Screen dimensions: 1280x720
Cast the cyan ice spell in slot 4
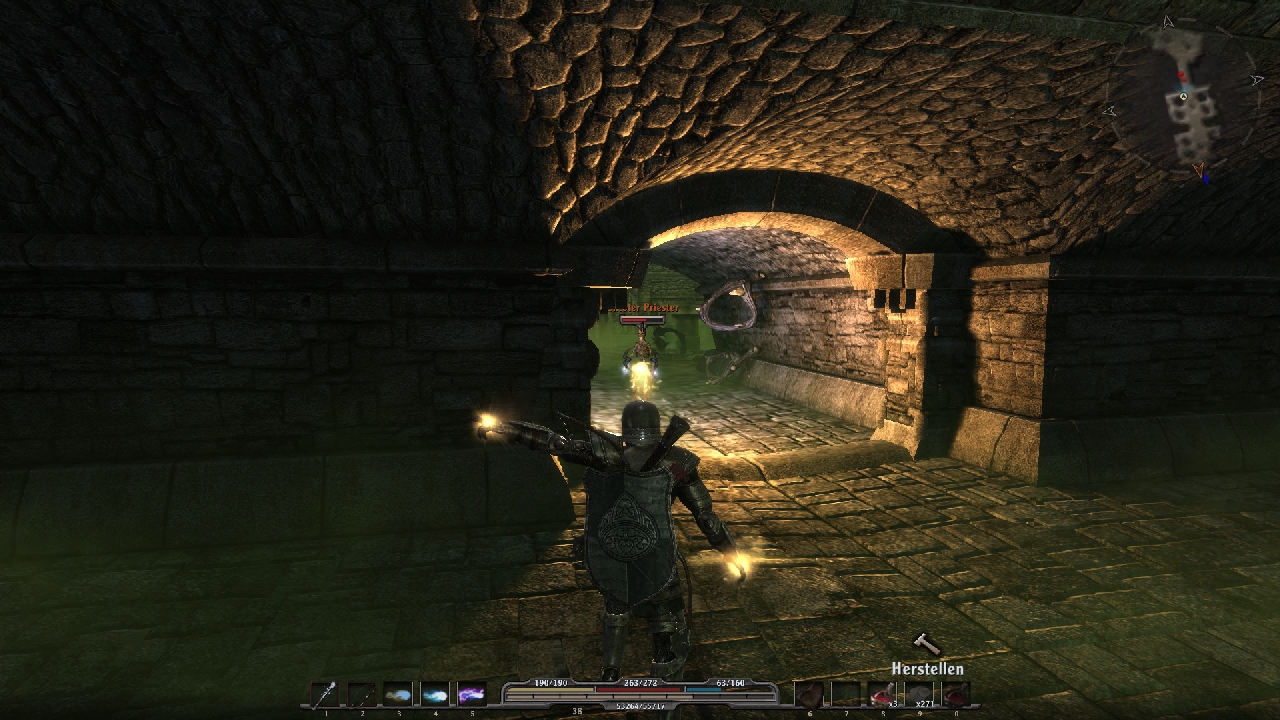pos(435,694)
